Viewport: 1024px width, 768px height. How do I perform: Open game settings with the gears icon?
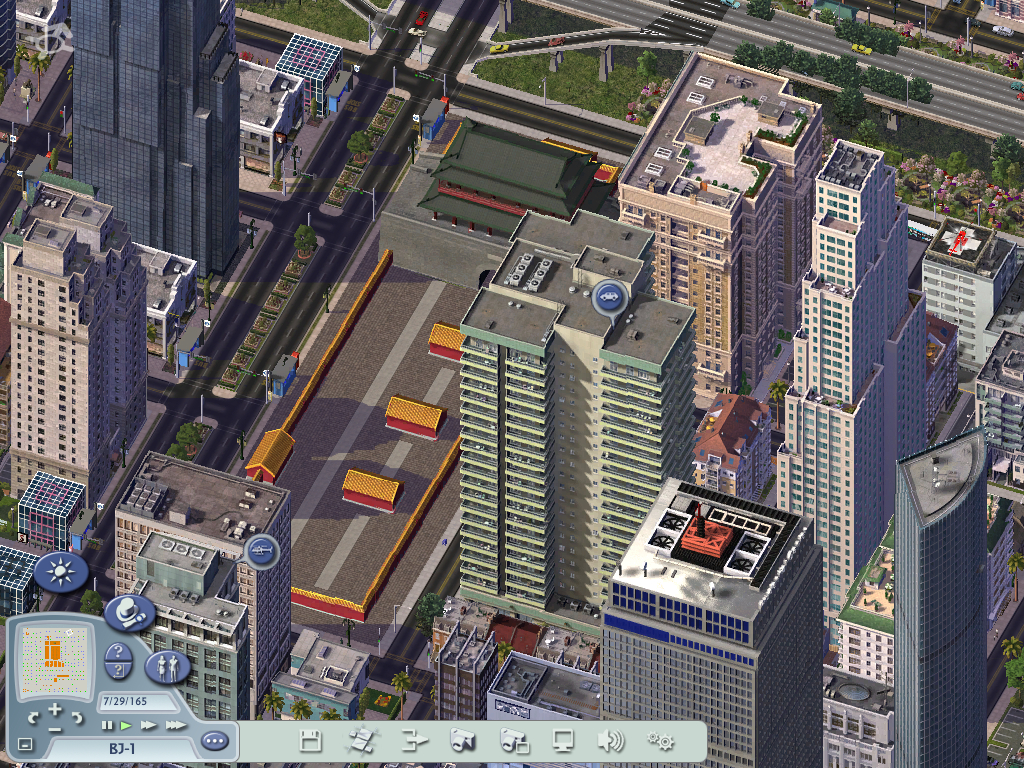click(659, 741)
